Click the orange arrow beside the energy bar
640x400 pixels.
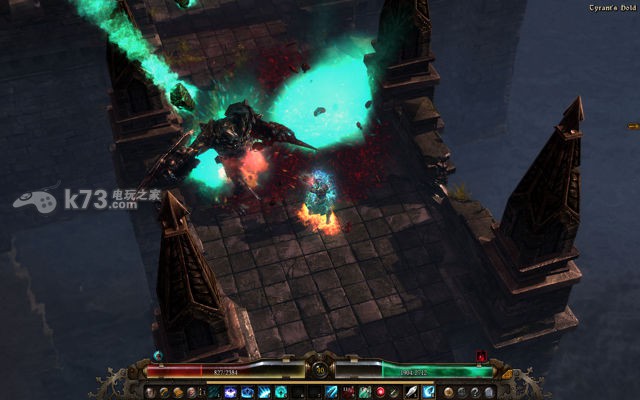(x=506, y=374)
